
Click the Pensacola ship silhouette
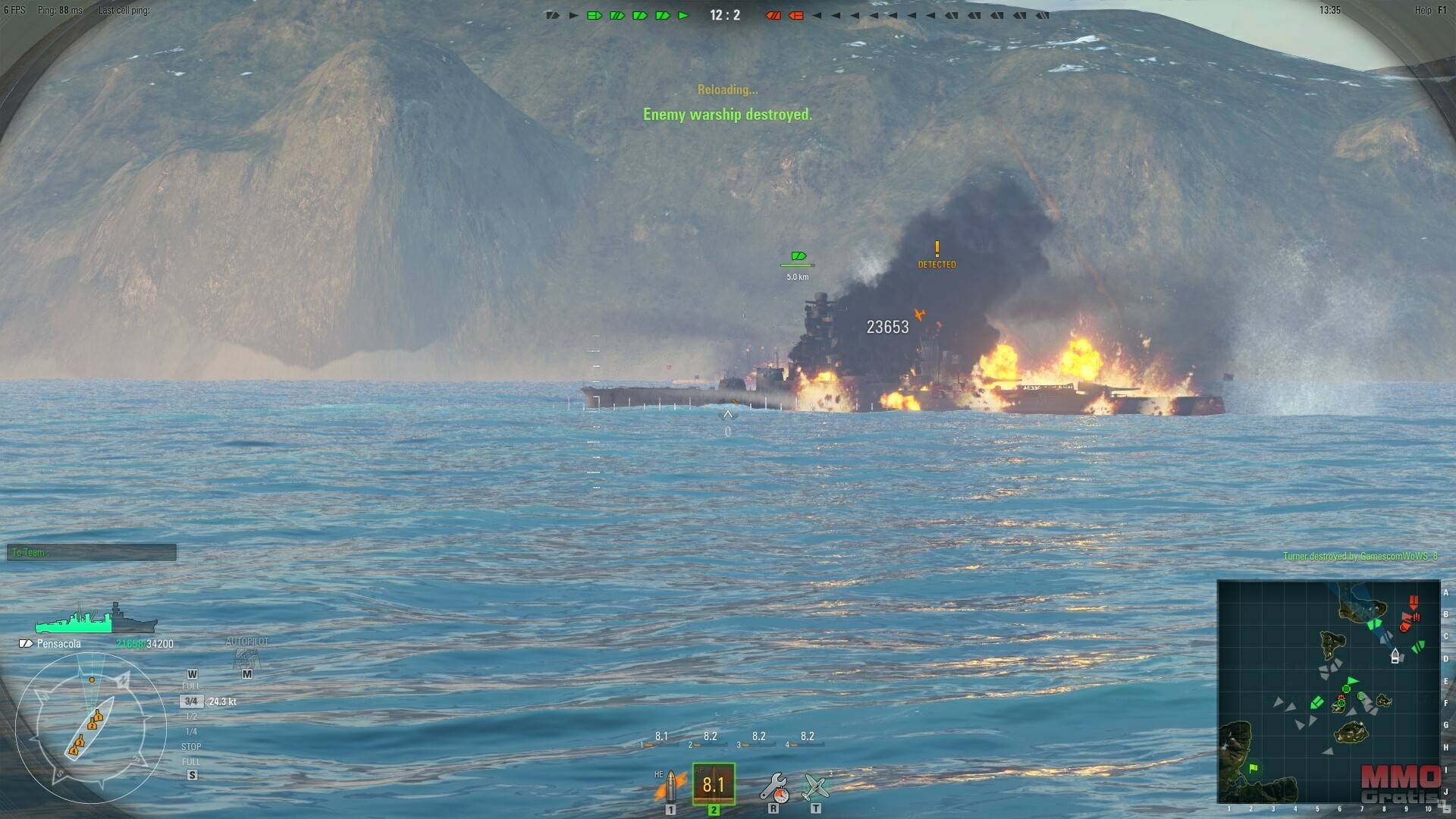(96, 620)
